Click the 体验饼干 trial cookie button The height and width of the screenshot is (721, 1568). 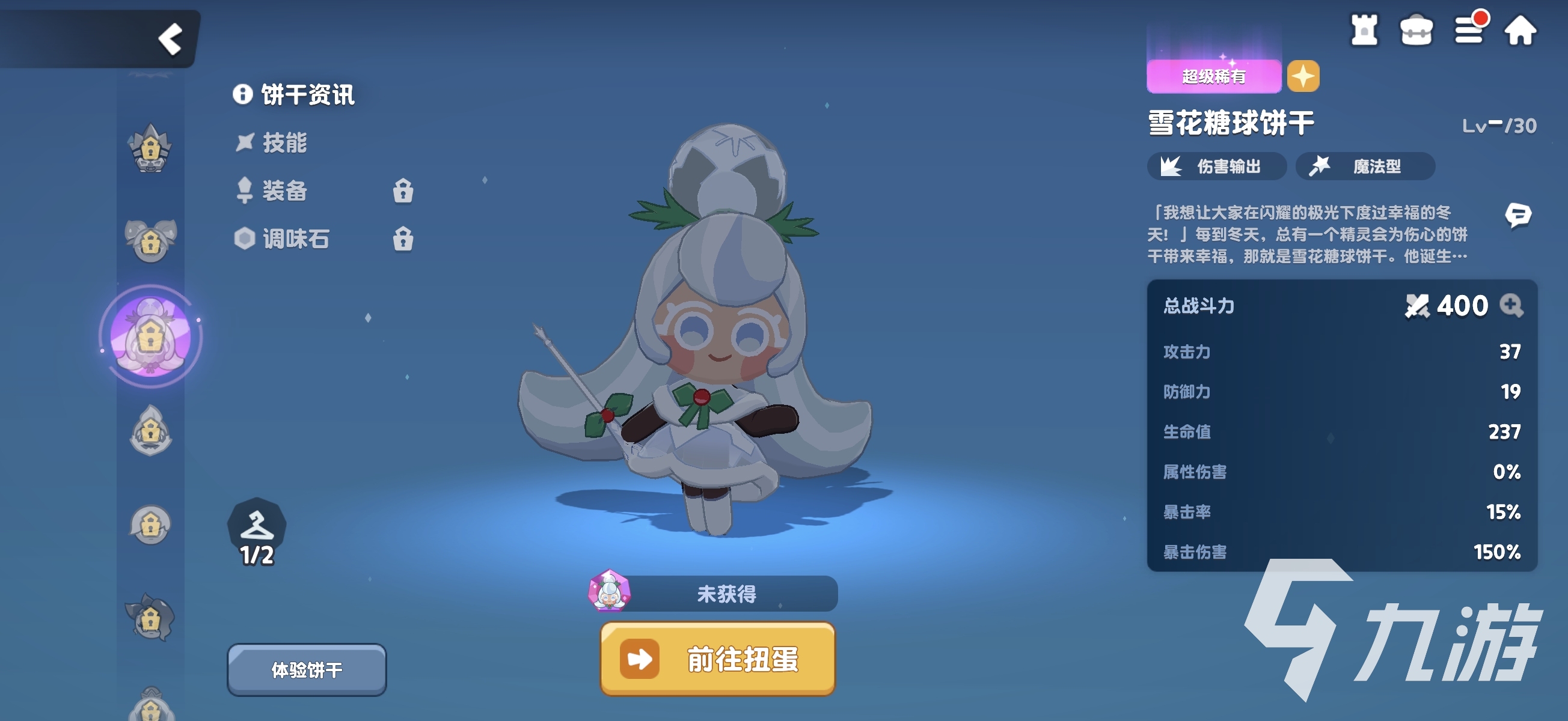(x=307, y=668)
